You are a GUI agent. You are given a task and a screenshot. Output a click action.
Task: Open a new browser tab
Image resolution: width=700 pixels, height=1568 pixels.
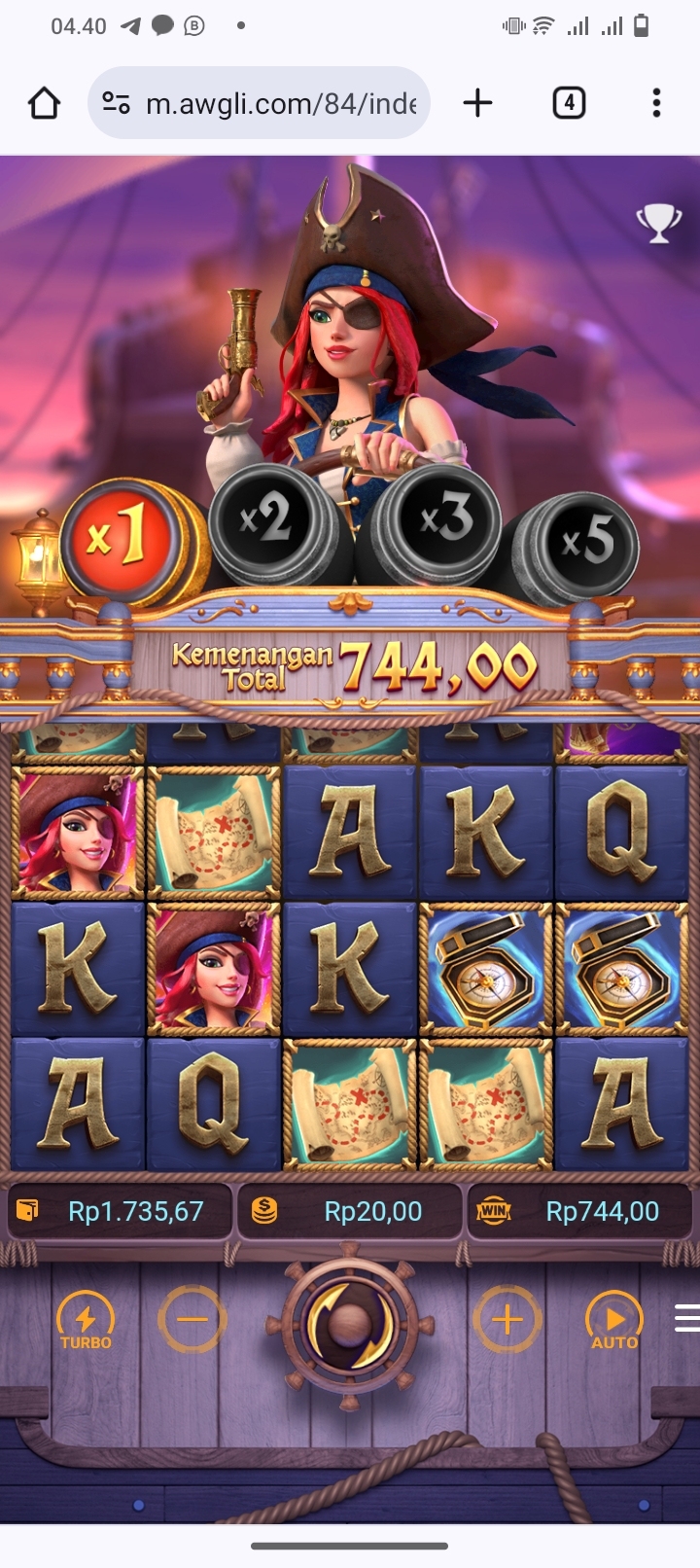477,103
